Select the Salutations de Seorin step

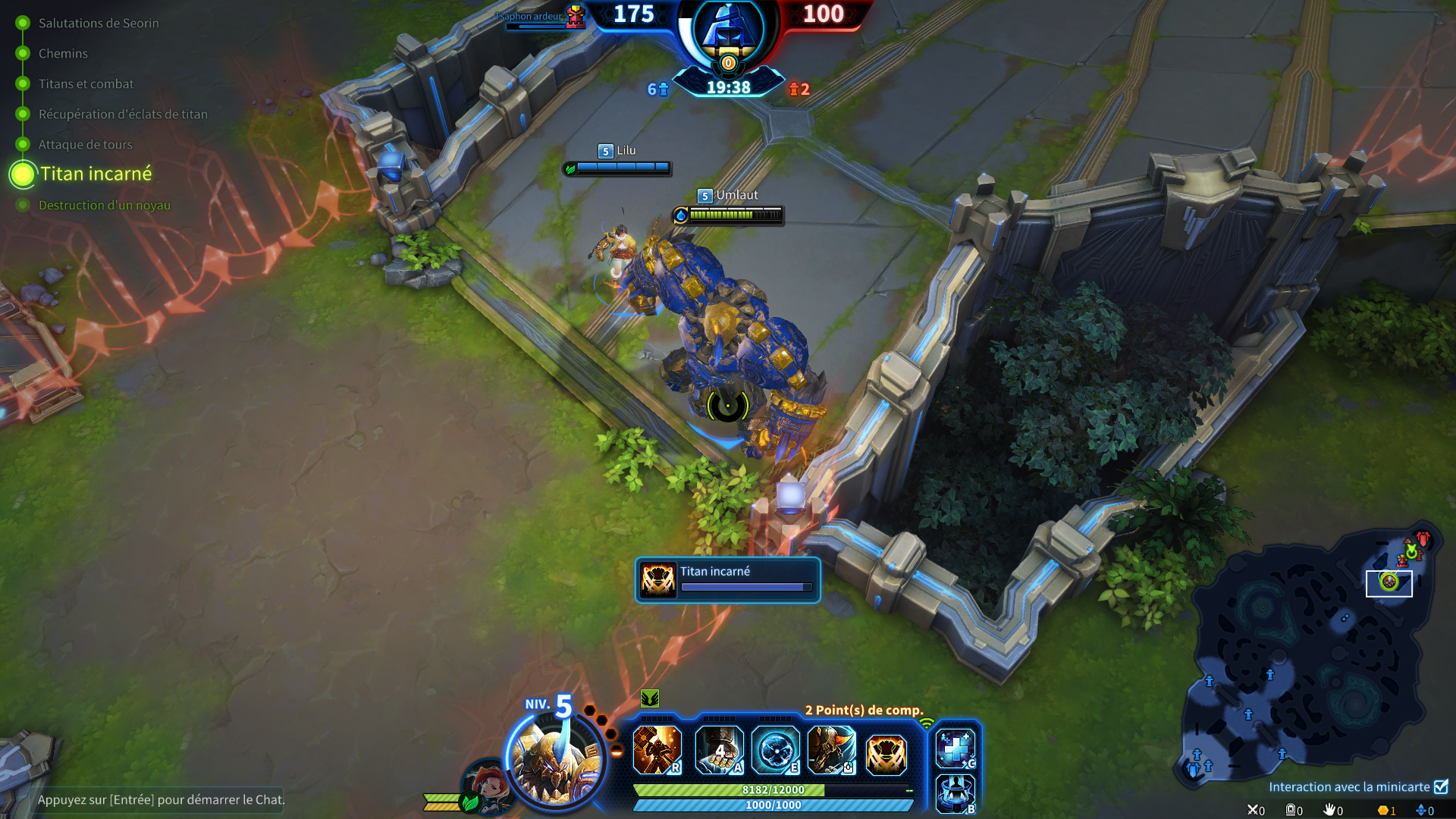(99, 23)
